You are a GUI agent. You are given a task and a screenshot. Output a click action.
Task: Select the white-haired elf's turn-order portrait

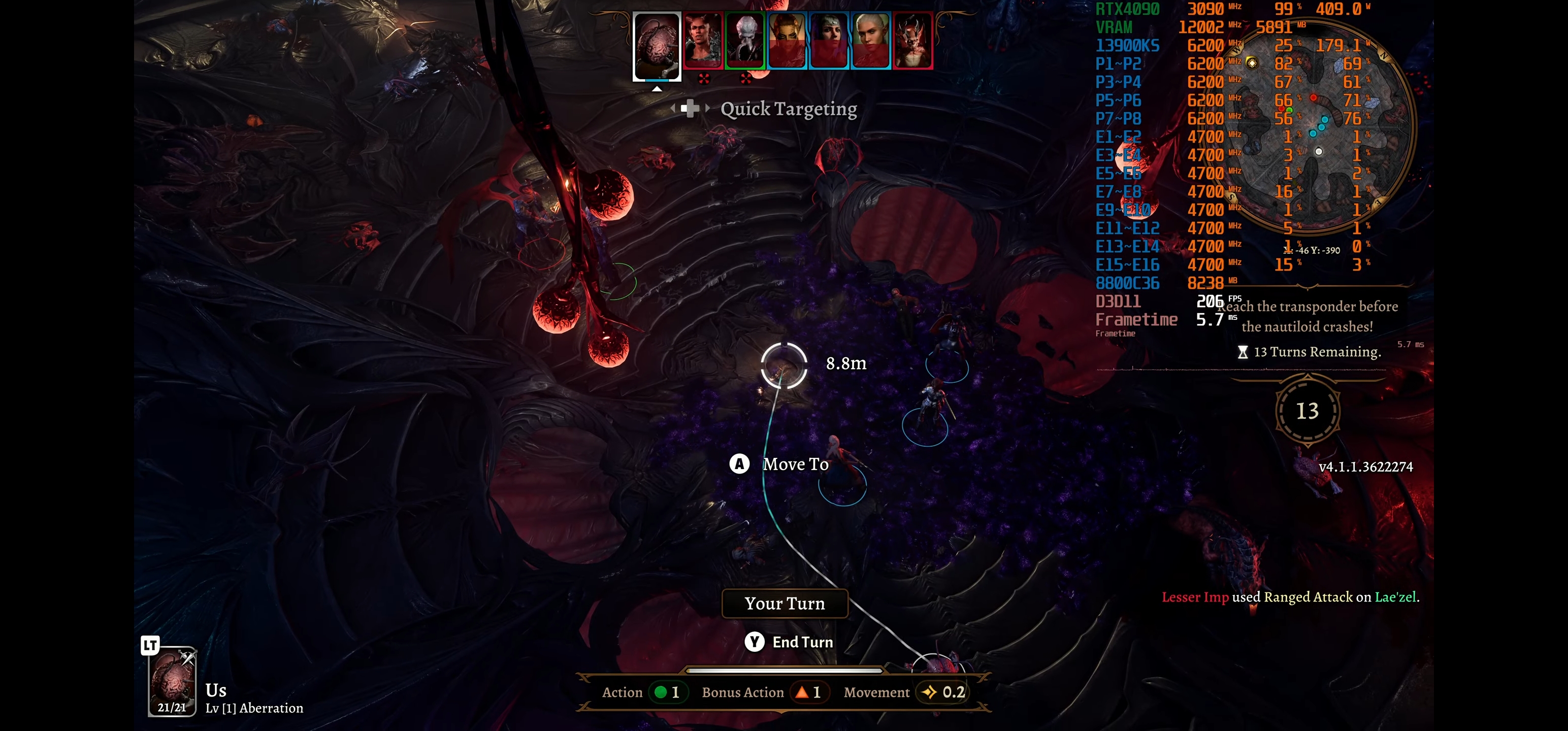click(x=870, y=40)
